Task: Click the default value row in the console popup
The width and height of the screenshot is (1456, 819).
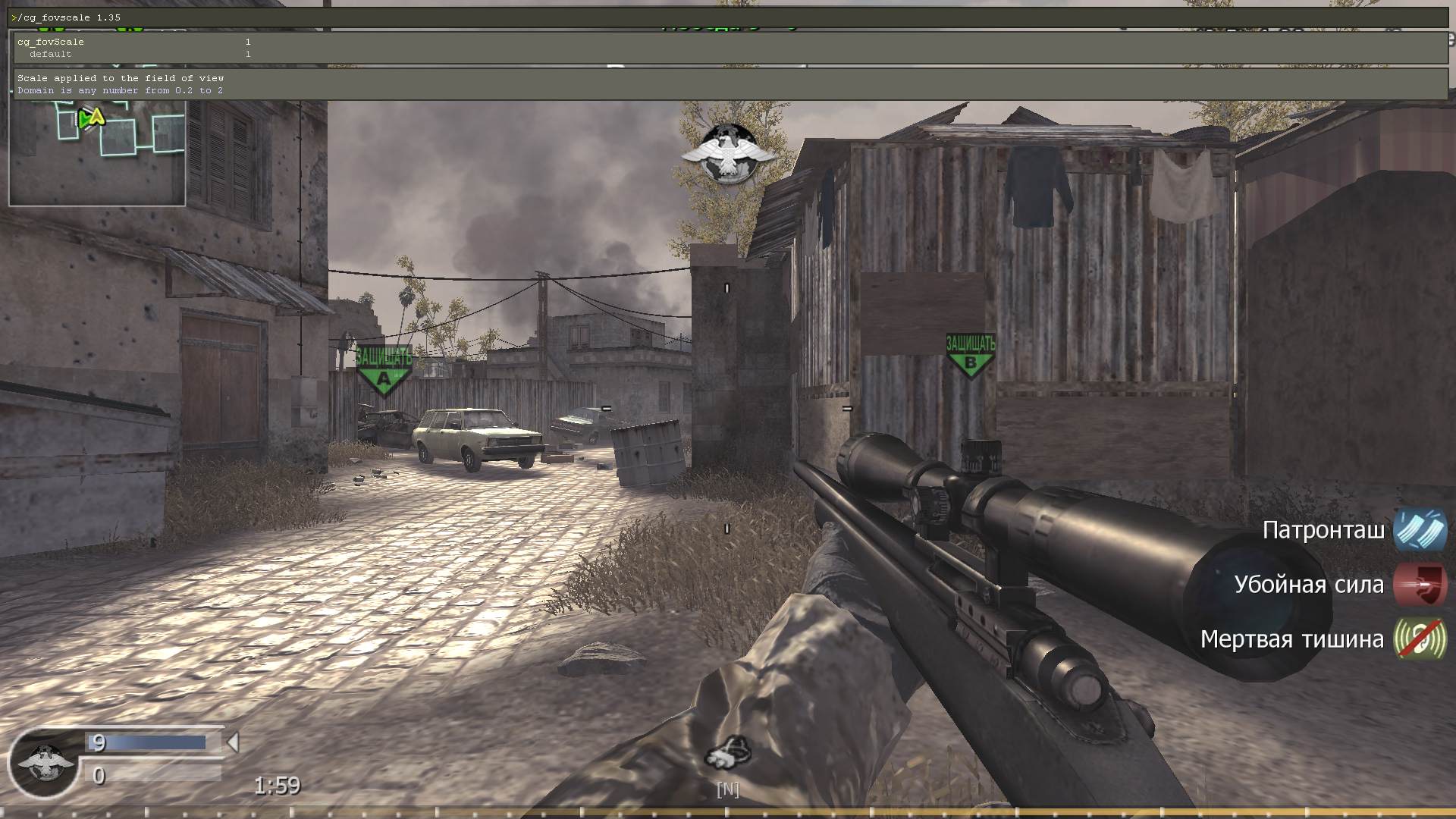Action: click(x=49, y=54)
